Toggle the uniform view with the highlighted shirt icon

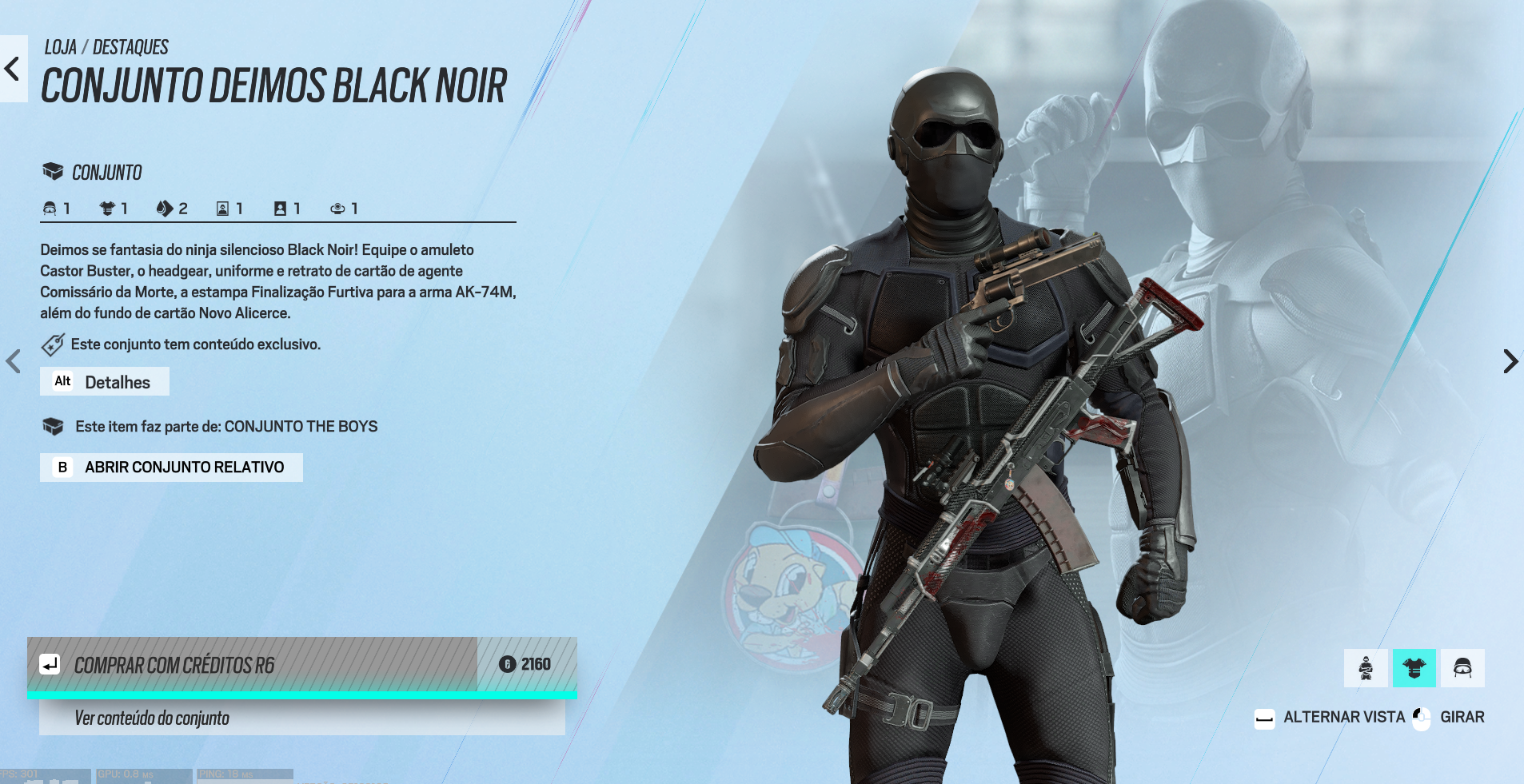point(1414,667)
